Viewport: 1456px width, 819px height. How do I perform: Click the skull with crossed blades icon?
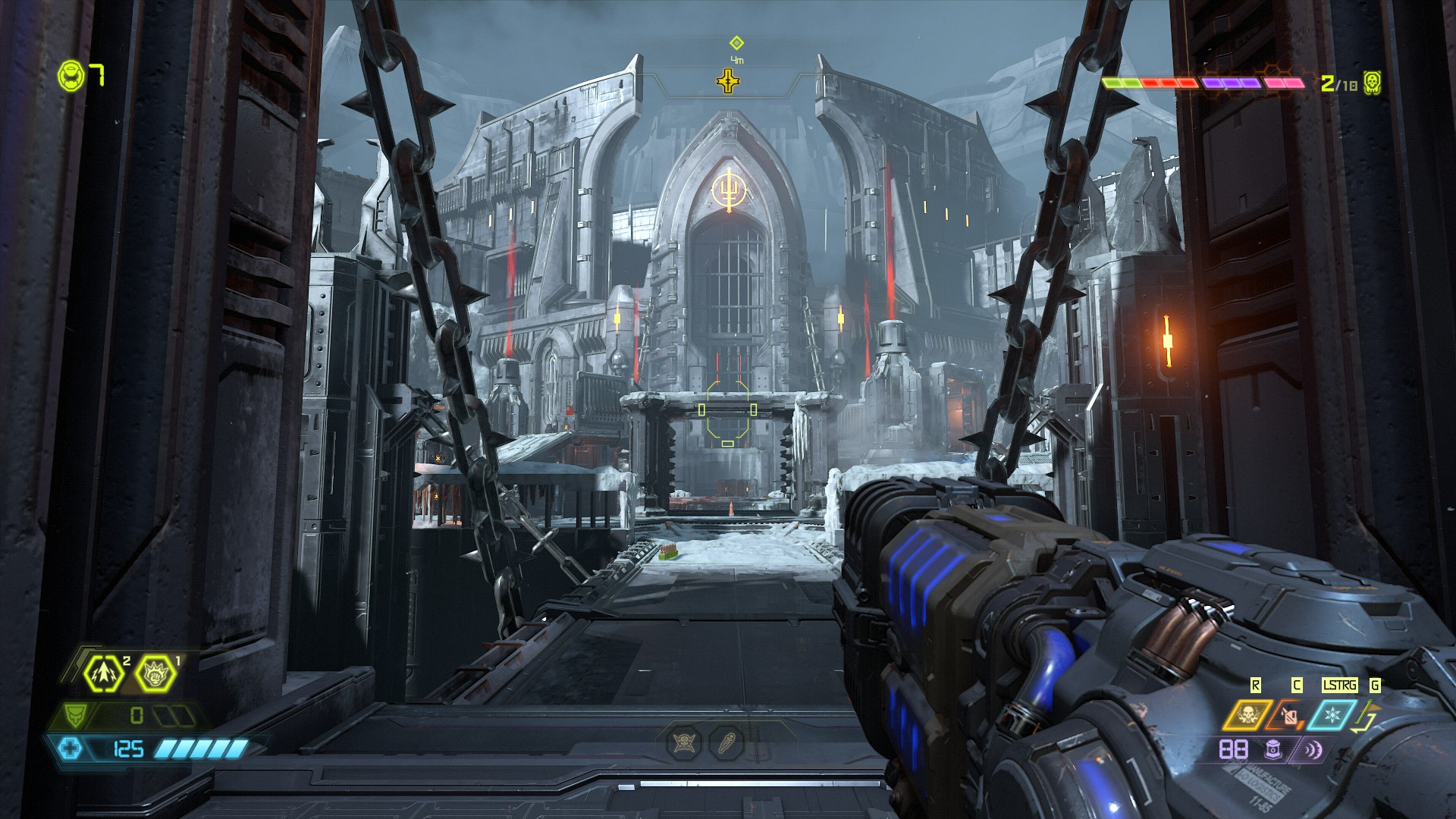(683, 742)
